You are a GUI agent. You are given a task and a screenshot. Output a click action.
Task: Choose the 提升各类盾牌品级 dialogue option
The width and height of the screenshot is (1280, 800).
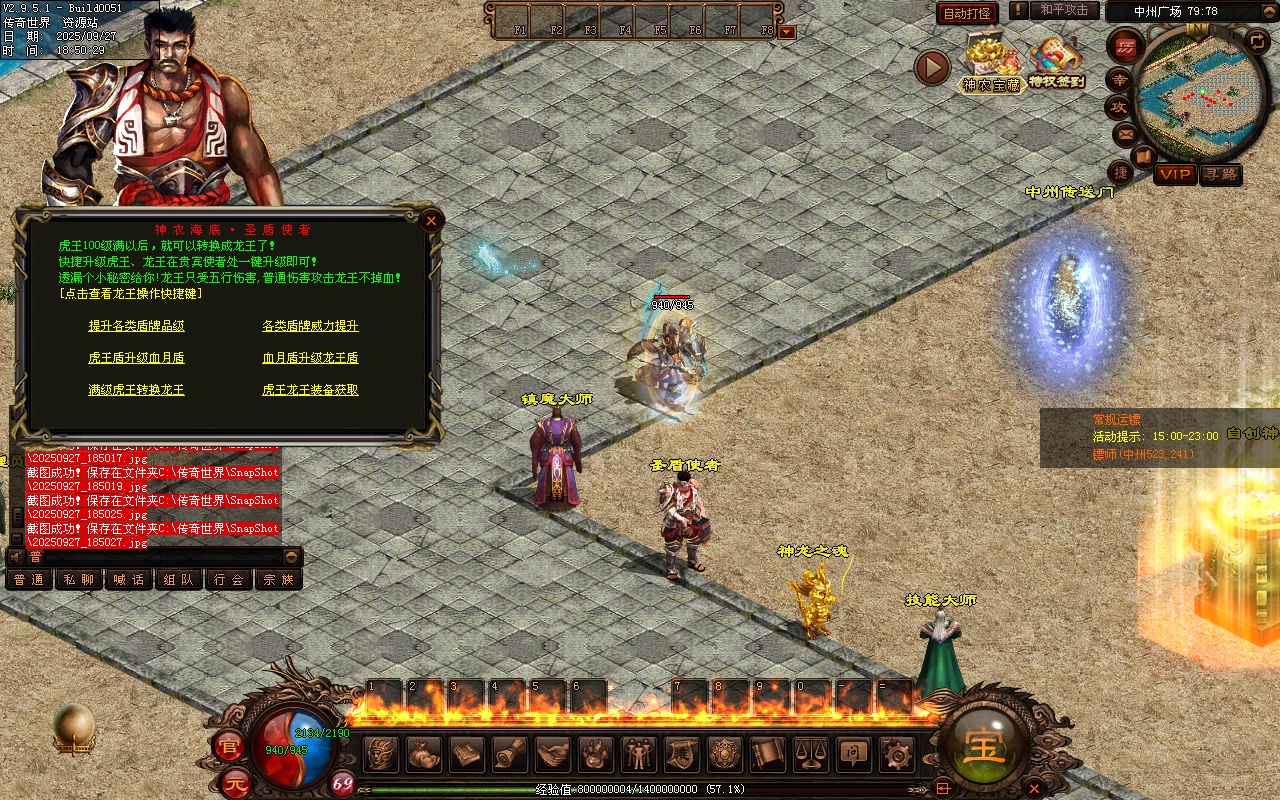pyautogui.click(x=136, y=326)
